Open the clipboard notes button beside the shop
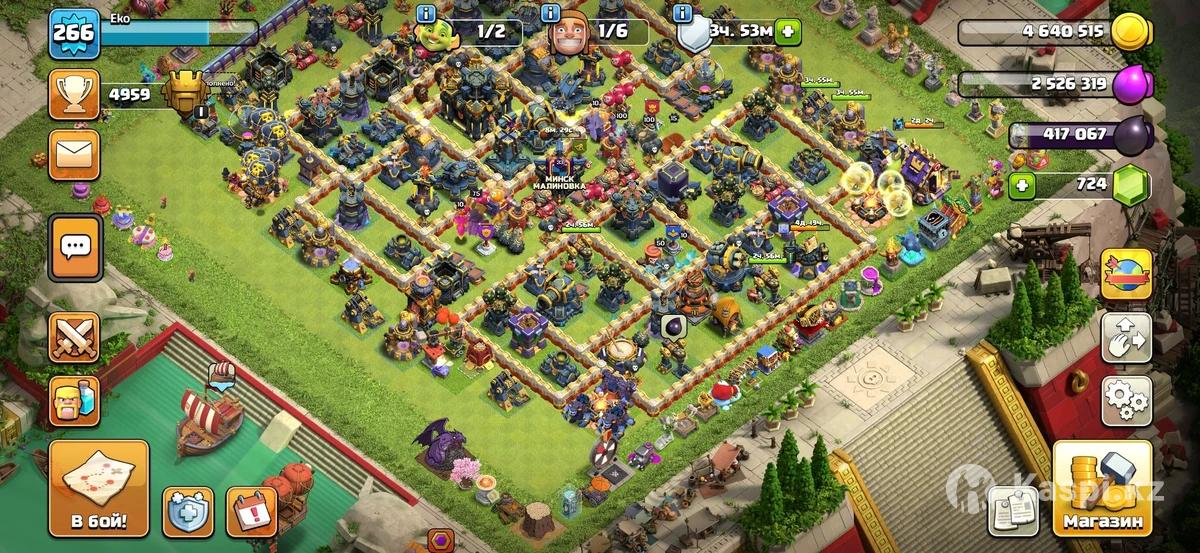The width and height of the screenshot is (1200, 553). point(1013,510)
